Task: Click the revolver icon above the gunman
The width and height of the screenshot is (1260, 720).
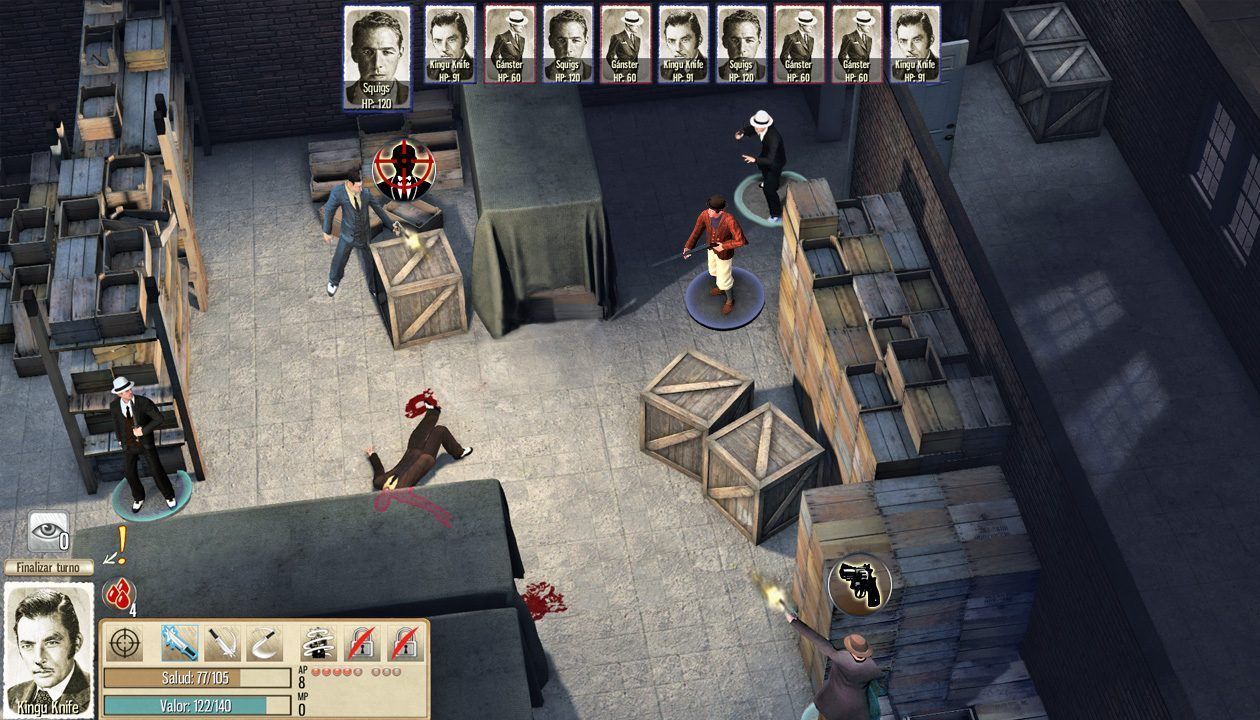Action: (860, 583)
